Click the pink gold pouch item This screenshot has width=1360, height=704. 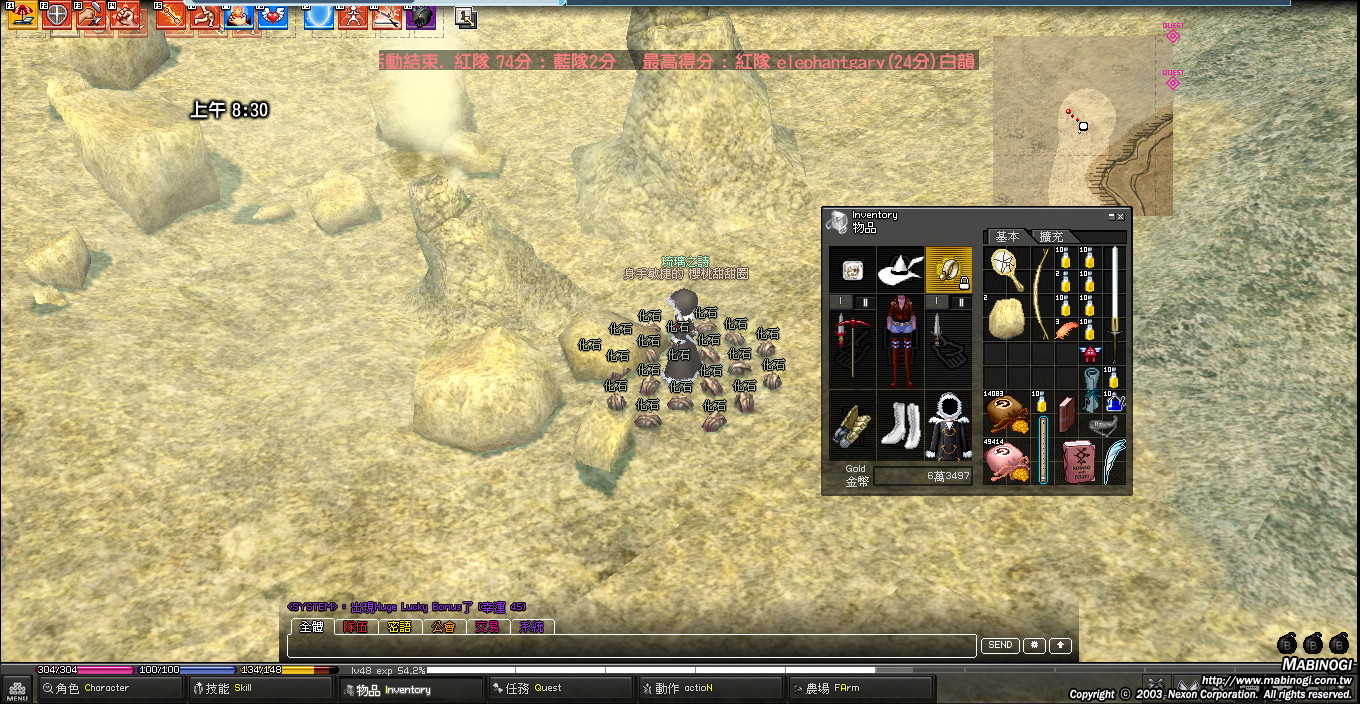point(1006,463)
